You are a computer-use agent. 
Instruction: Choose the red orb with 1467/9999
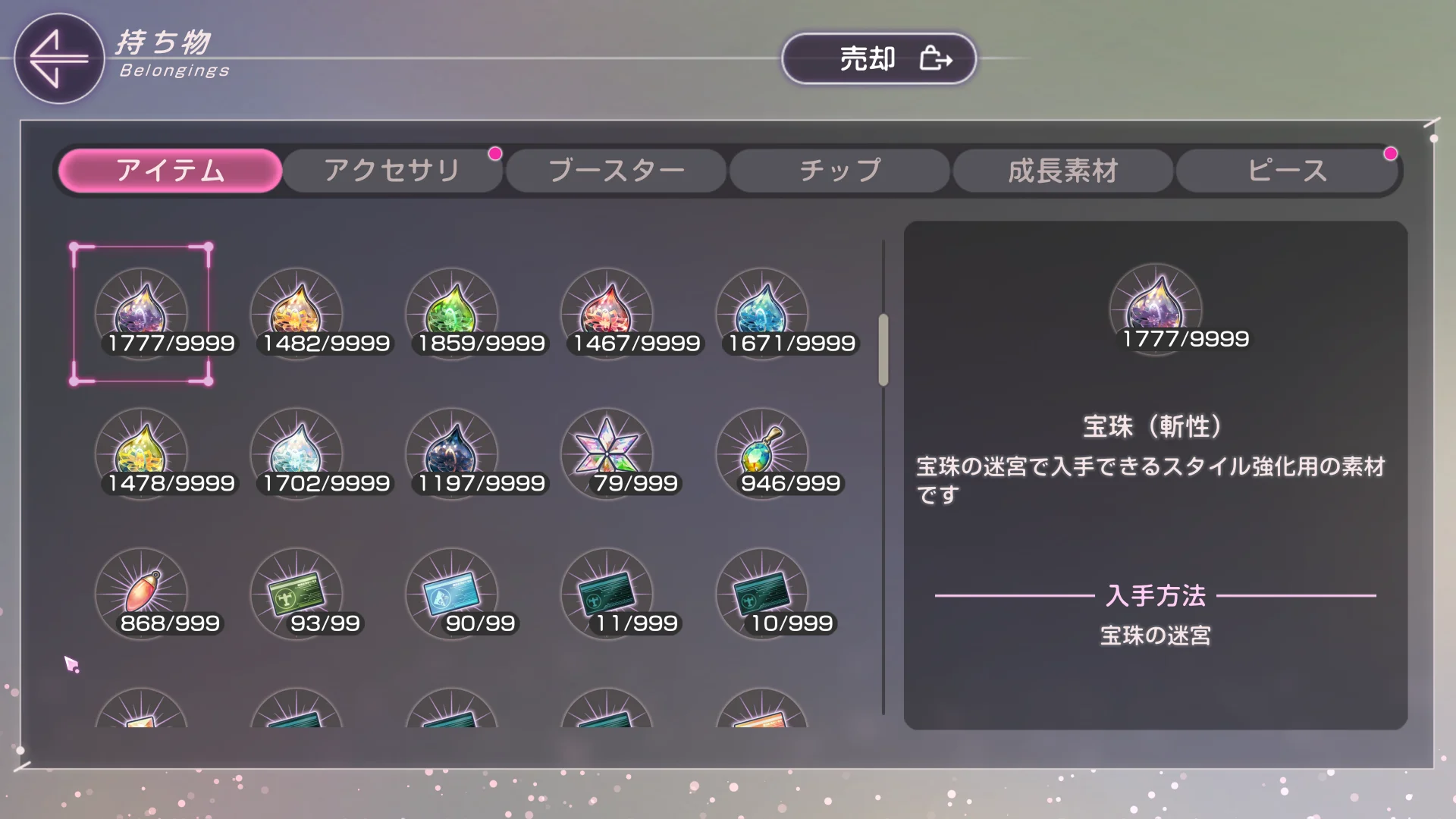[607, 312]
